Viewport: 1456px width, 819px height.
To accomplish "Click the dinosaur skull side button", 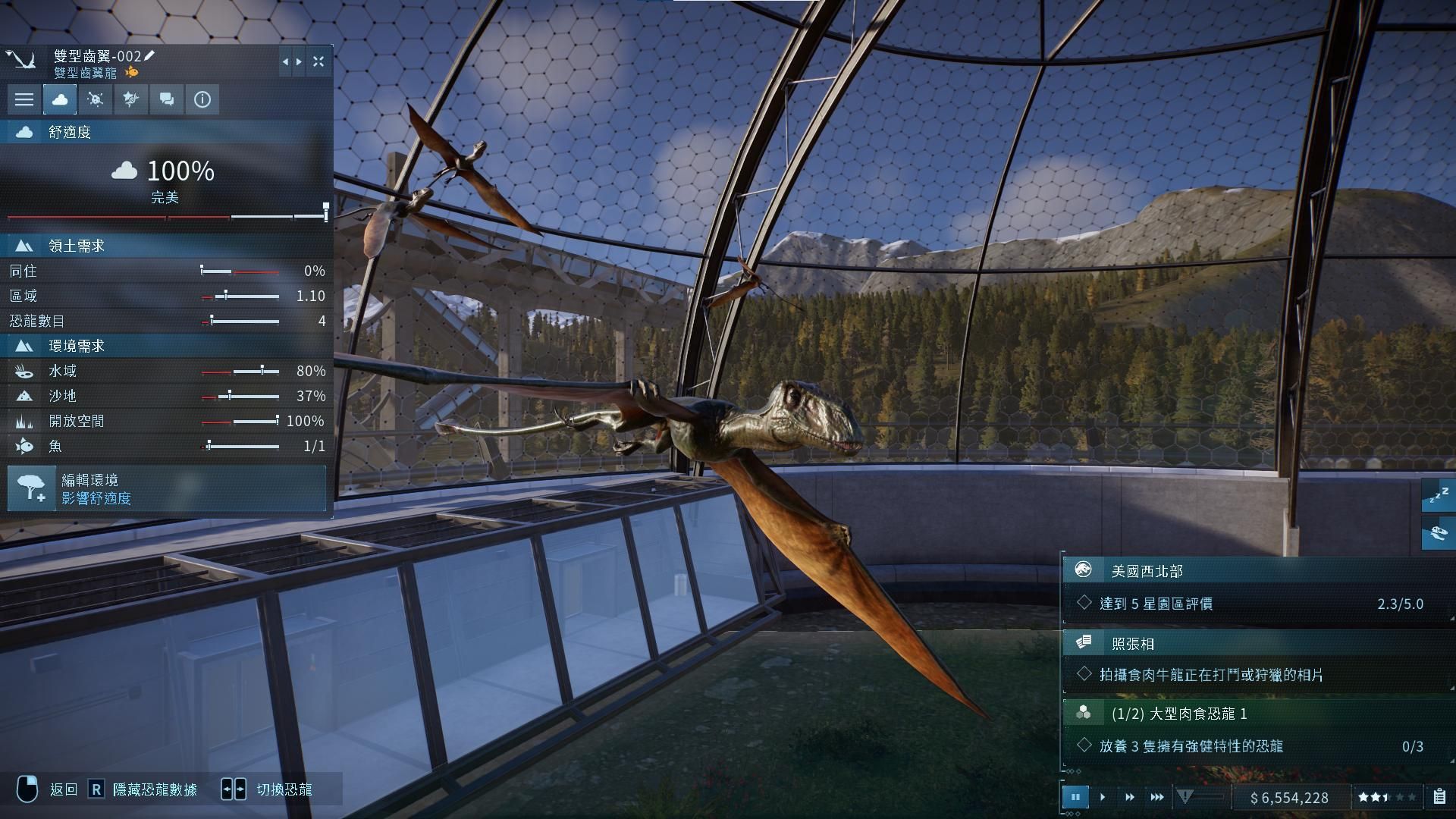I will tap(1439, 534).
